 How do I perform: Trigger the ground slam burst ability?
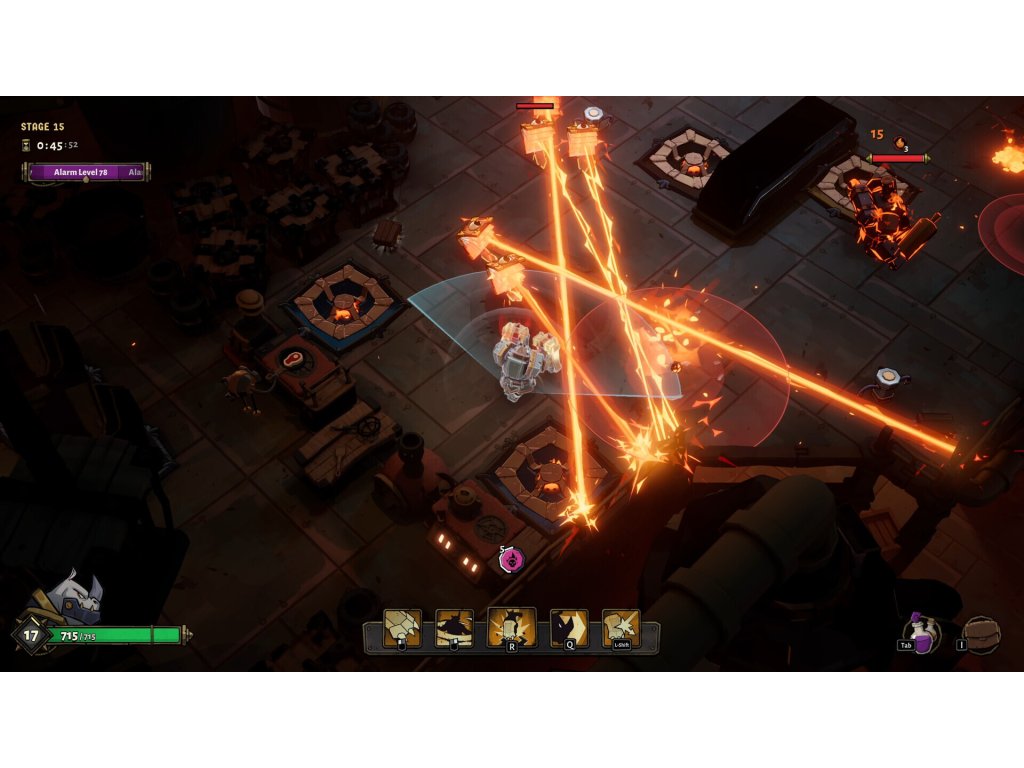(x=511, y=628)
